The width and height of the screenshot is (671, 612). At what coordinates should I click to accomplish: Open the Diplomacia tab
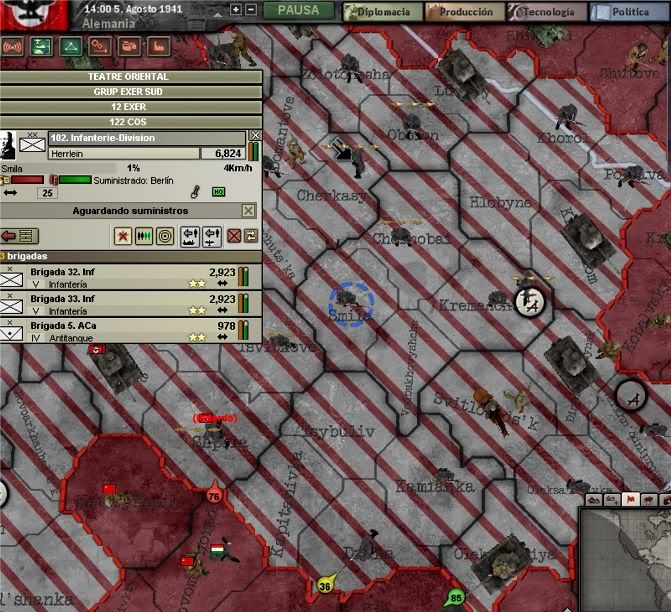[381, 12]
